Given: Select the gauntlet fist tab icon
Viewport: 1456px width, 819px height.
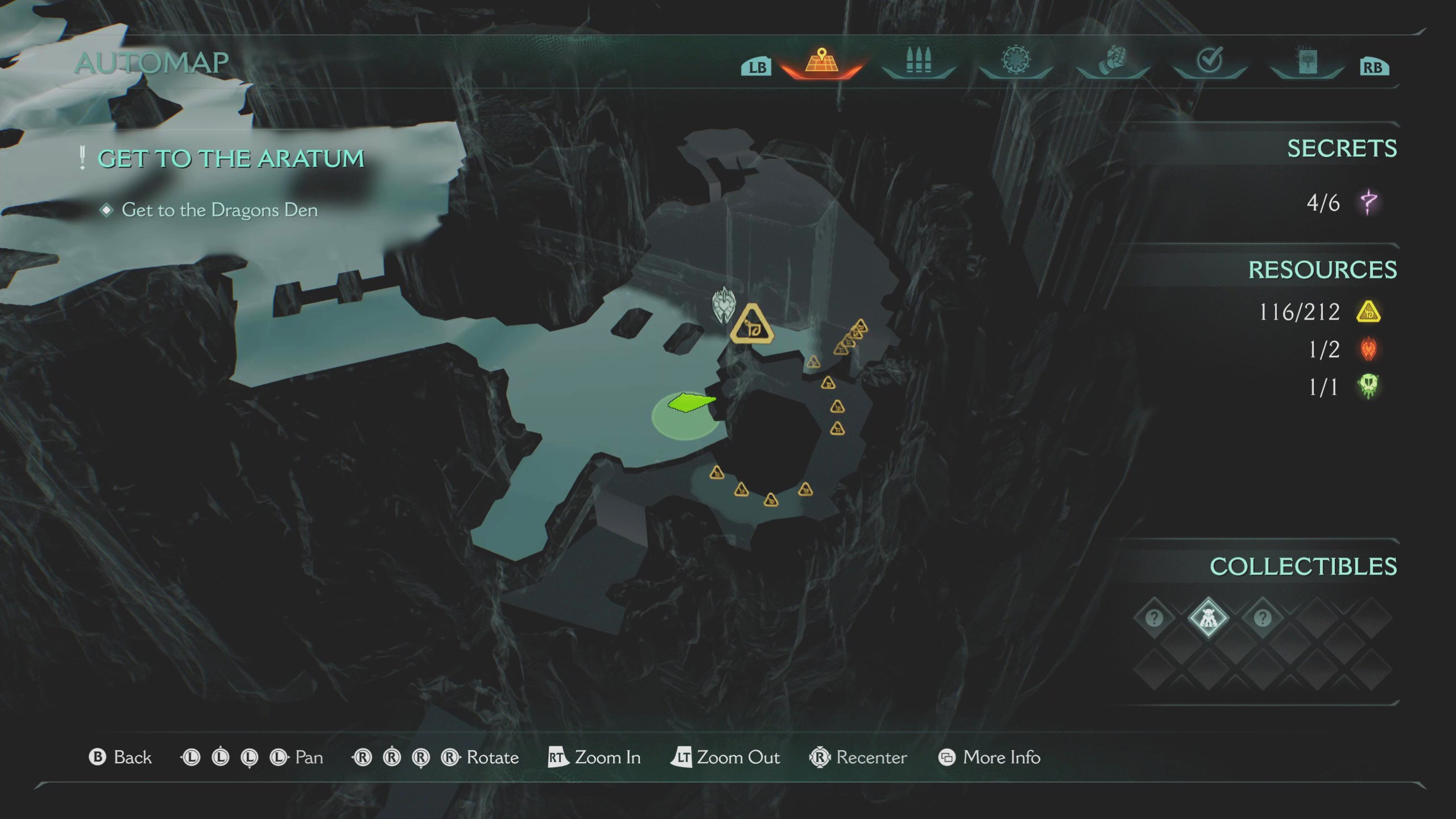Looking at the screenshot, I should [x=1112, y=63].
